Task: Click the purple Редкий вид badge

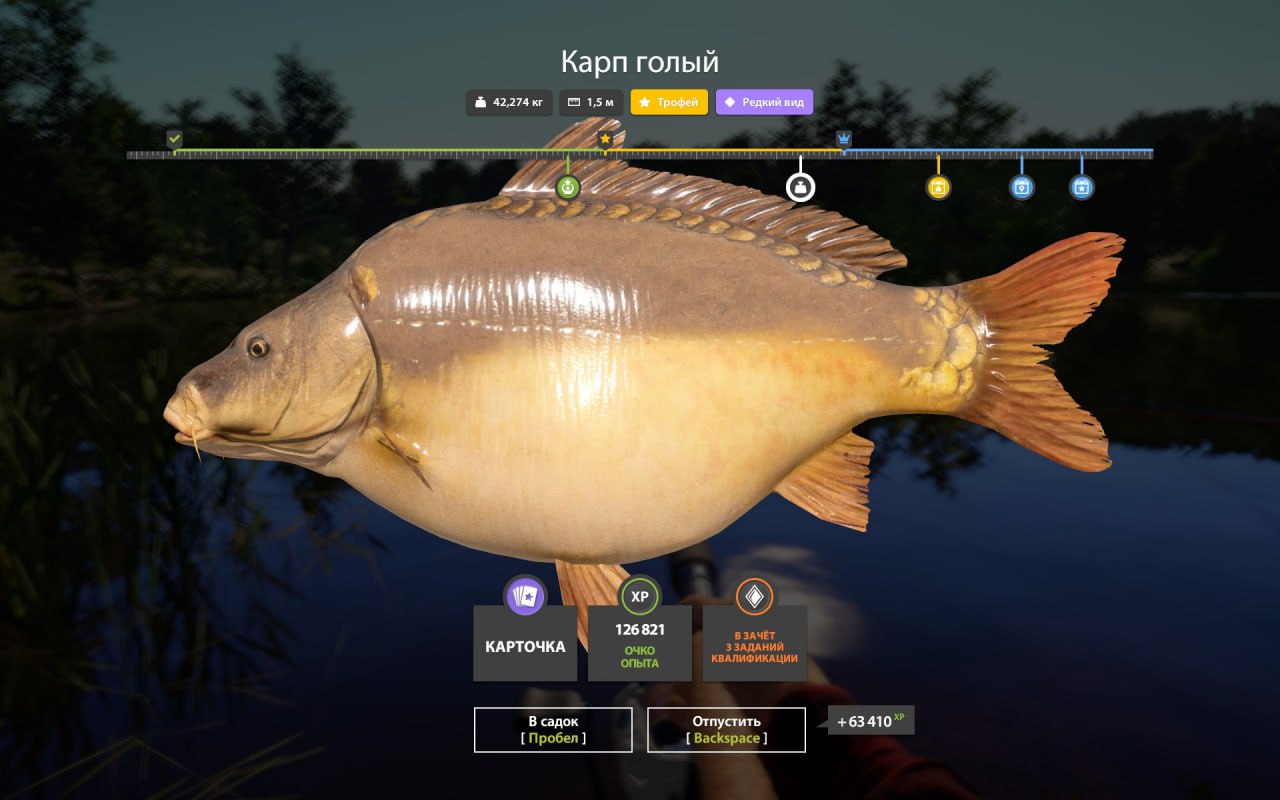Action: click(x=764, y=102)
